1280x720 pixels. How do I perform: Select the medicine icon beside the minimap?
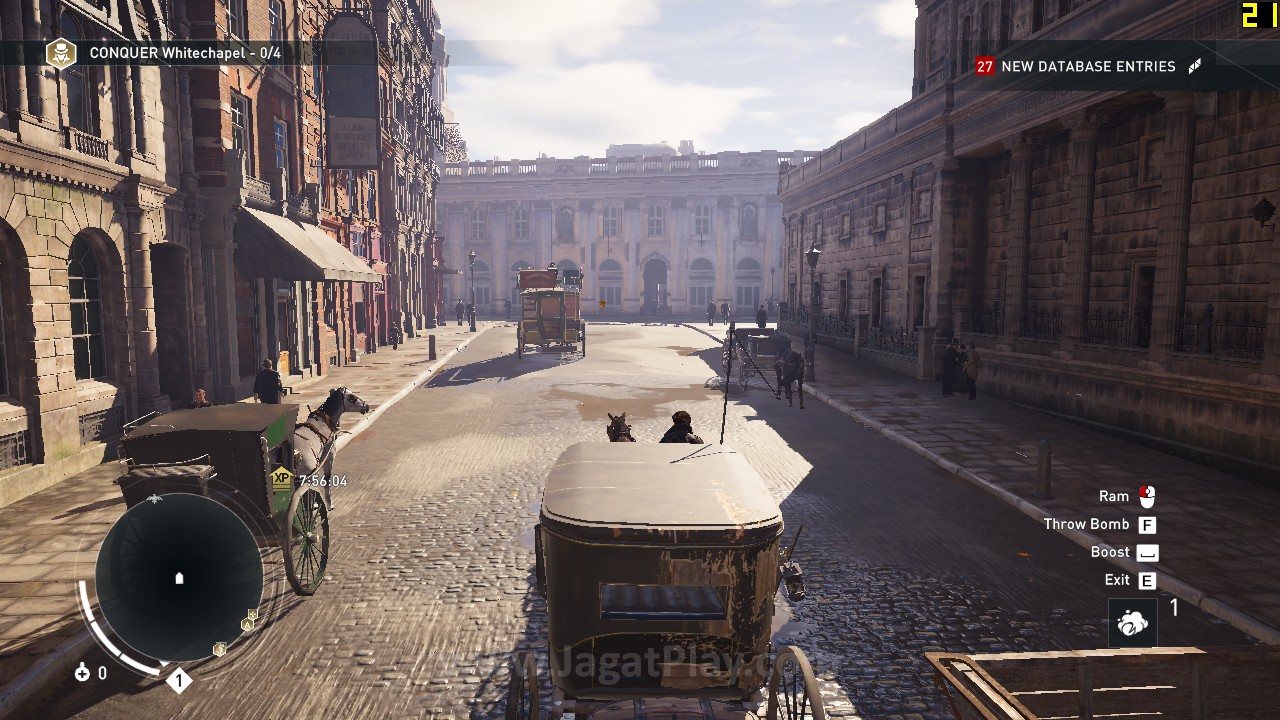pyautogui.click(x=82, y=673)
